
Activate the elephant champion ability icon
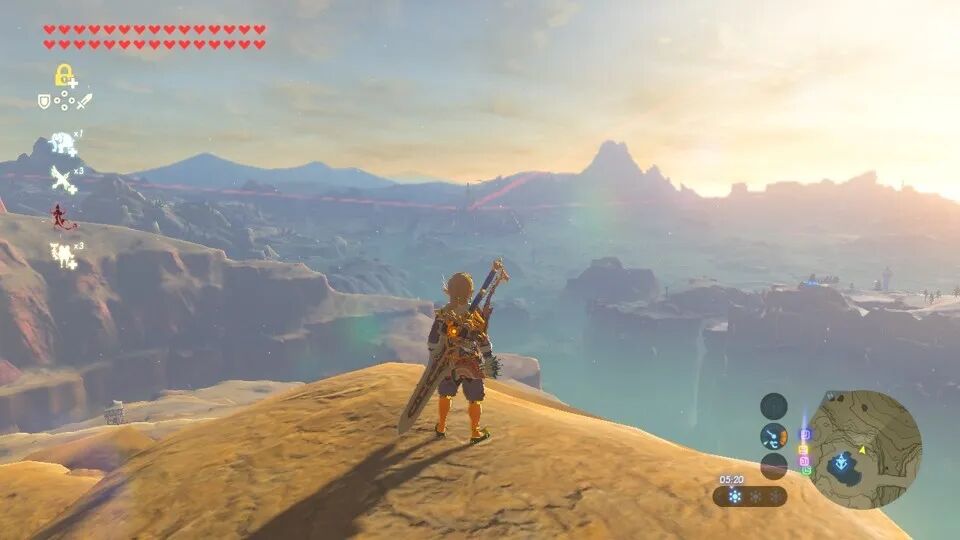64,143
